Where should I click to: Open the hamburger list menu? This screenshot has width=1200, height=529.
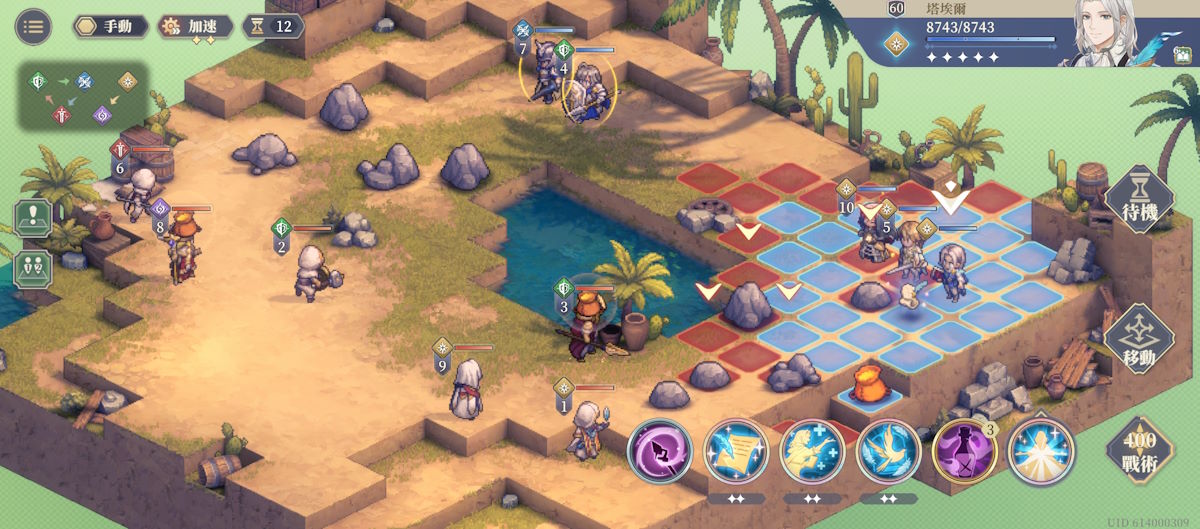(x=33, y=26)
